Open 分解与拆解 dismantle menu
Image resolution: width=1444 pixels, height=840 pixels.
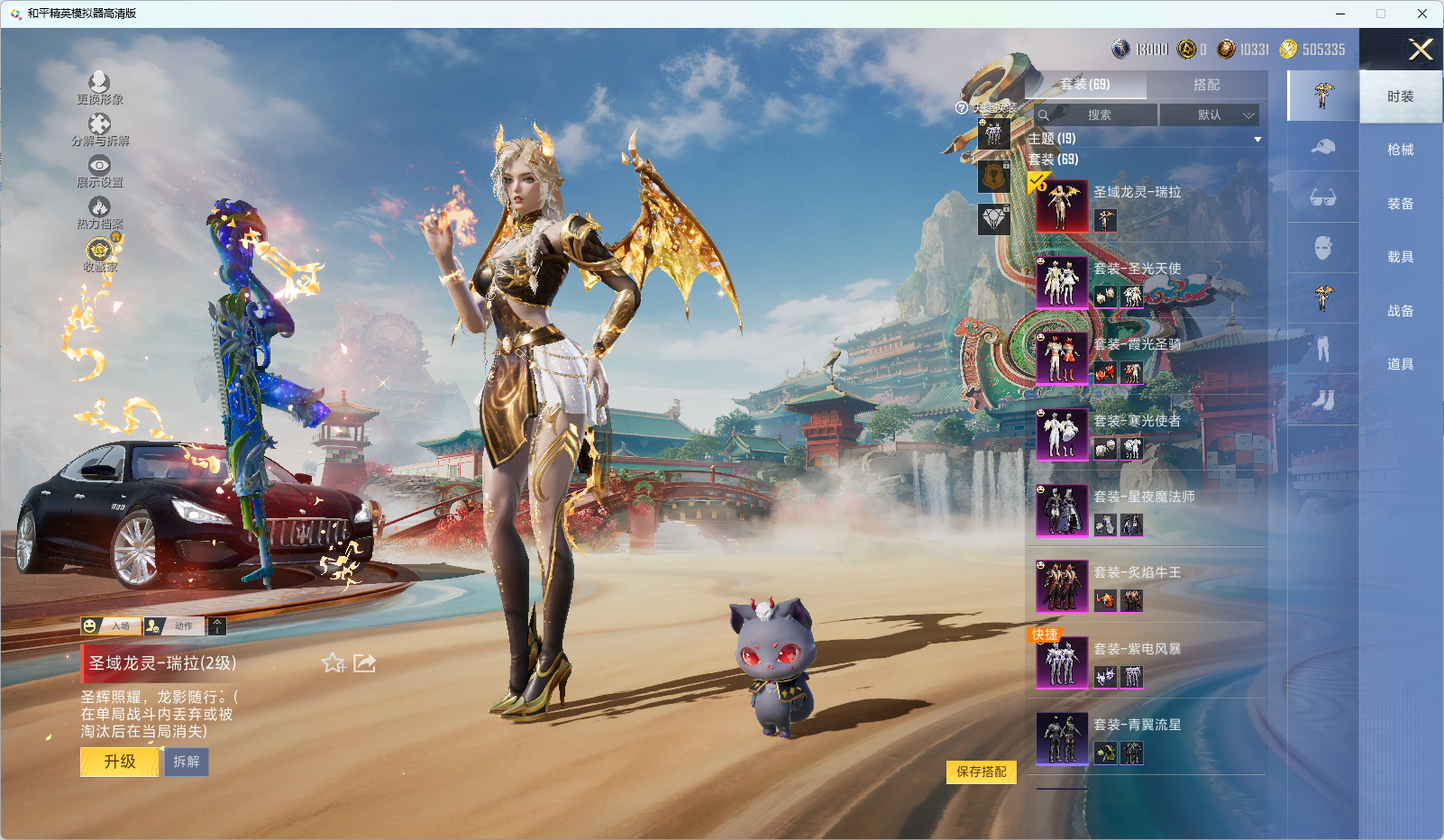tap(99, 129)
